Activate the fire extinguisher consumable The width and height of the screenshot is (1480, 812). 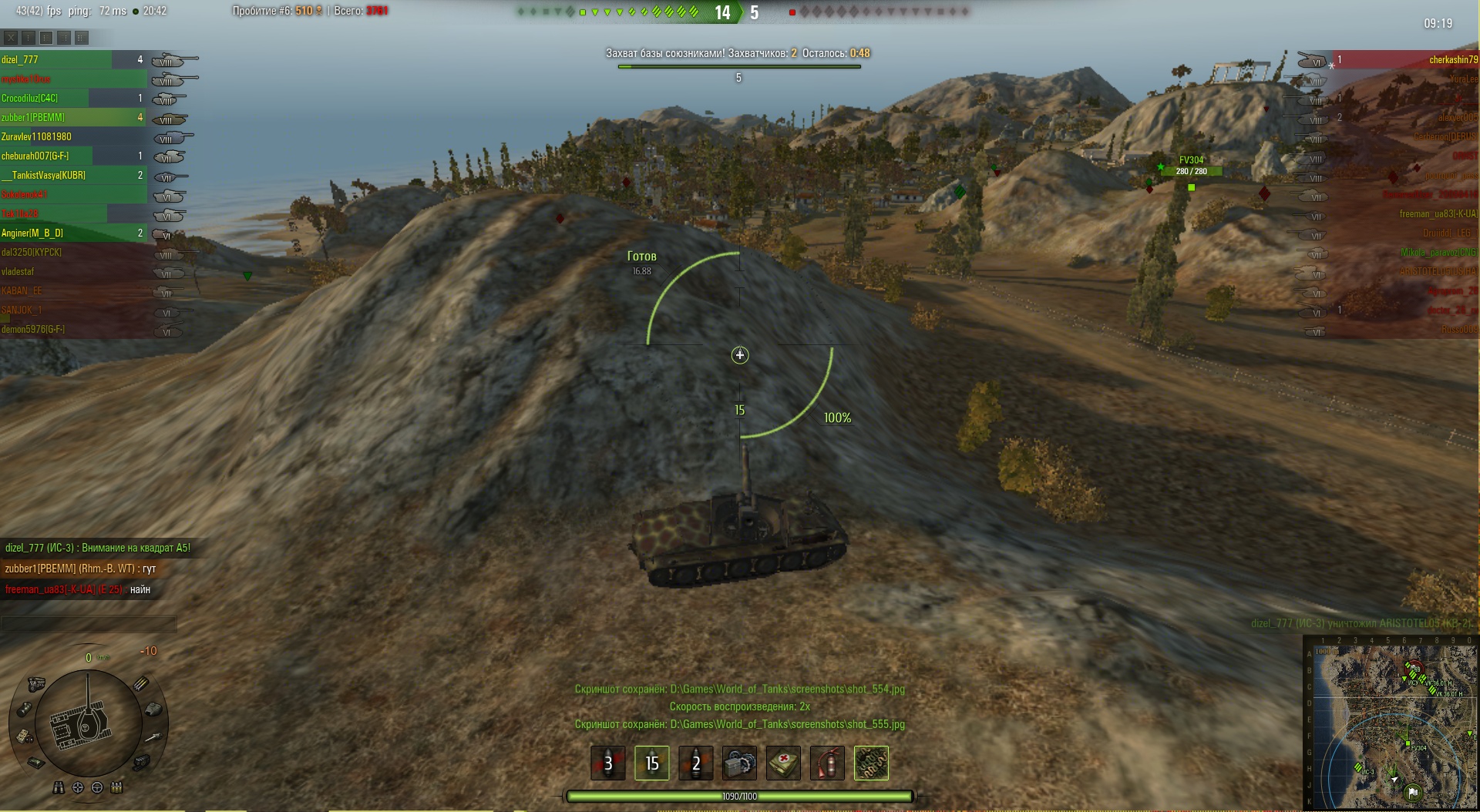(827, 763)
